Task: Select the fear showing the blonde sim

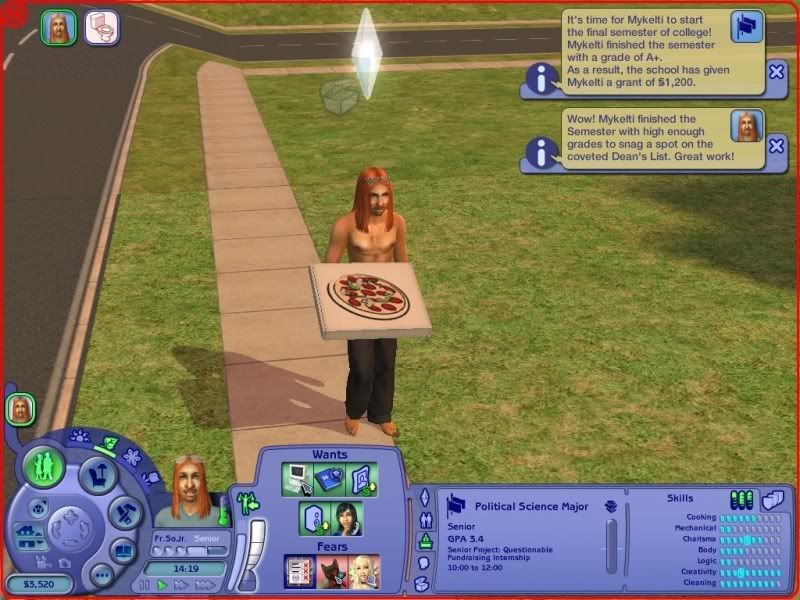Action: 358,572
